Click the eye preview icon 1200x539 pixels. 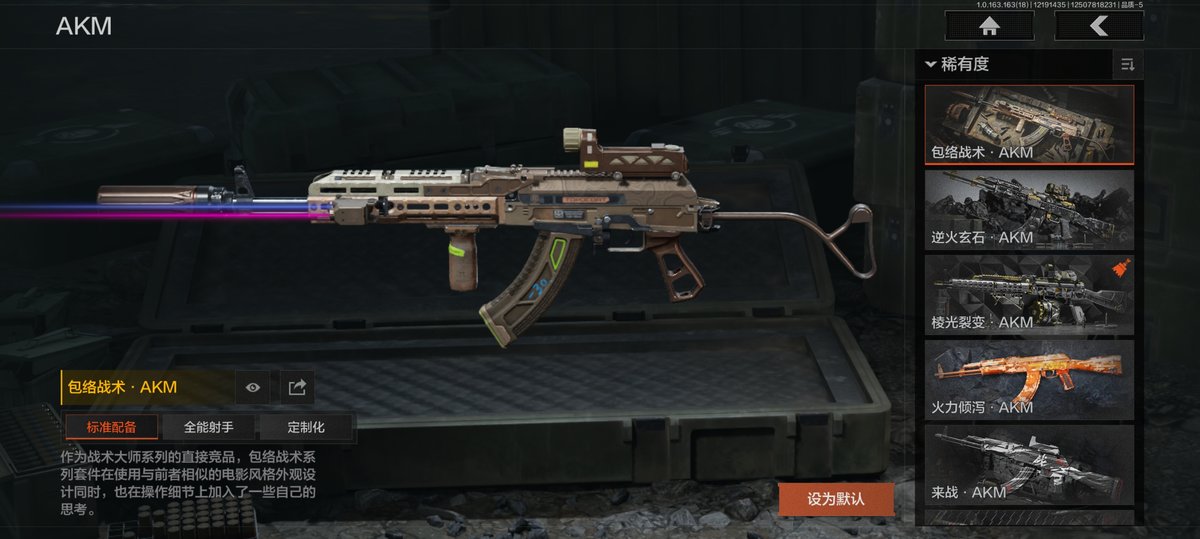[252, 387]
